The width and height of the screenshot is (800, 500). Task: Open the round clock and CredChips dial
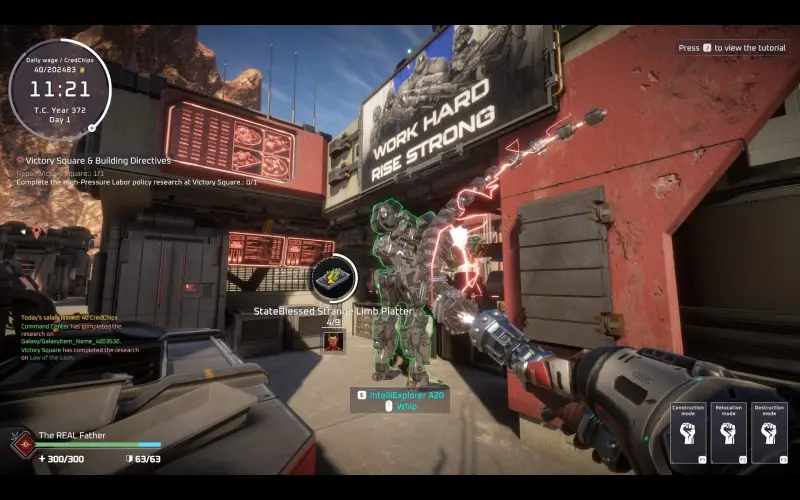tap(59, 87)
